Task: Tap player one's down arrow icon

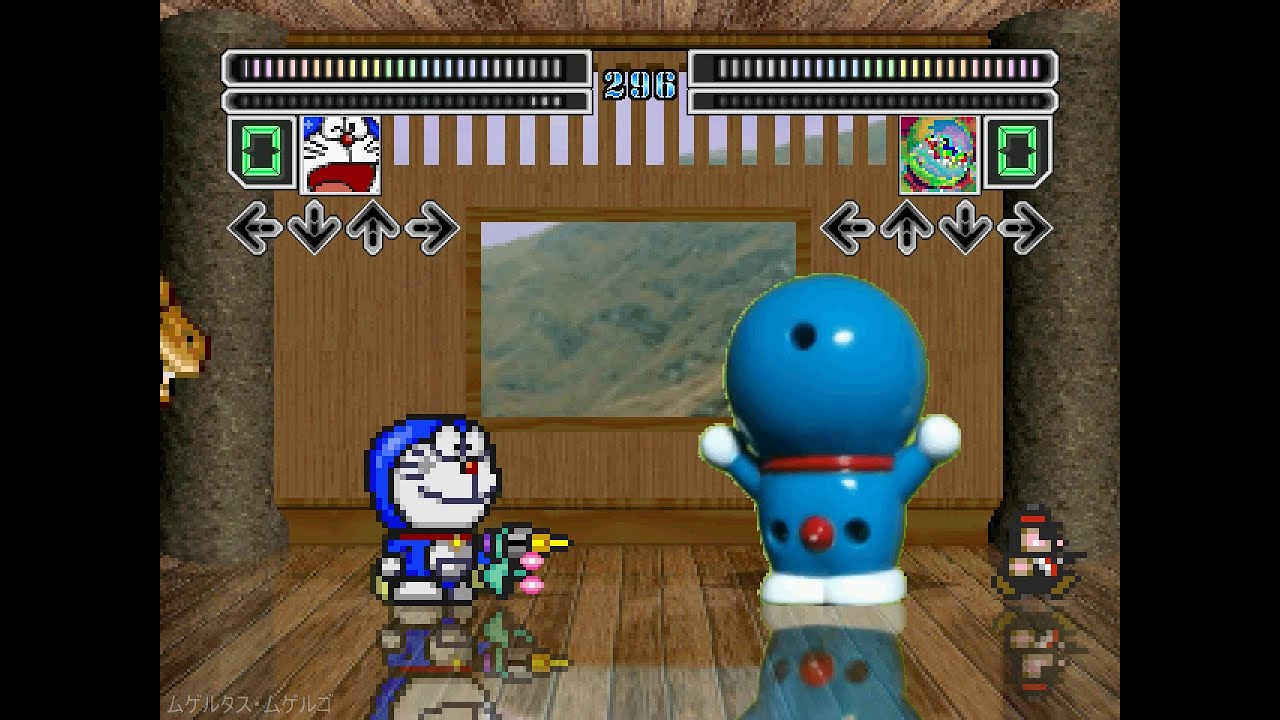Action: tap(314, 228)
